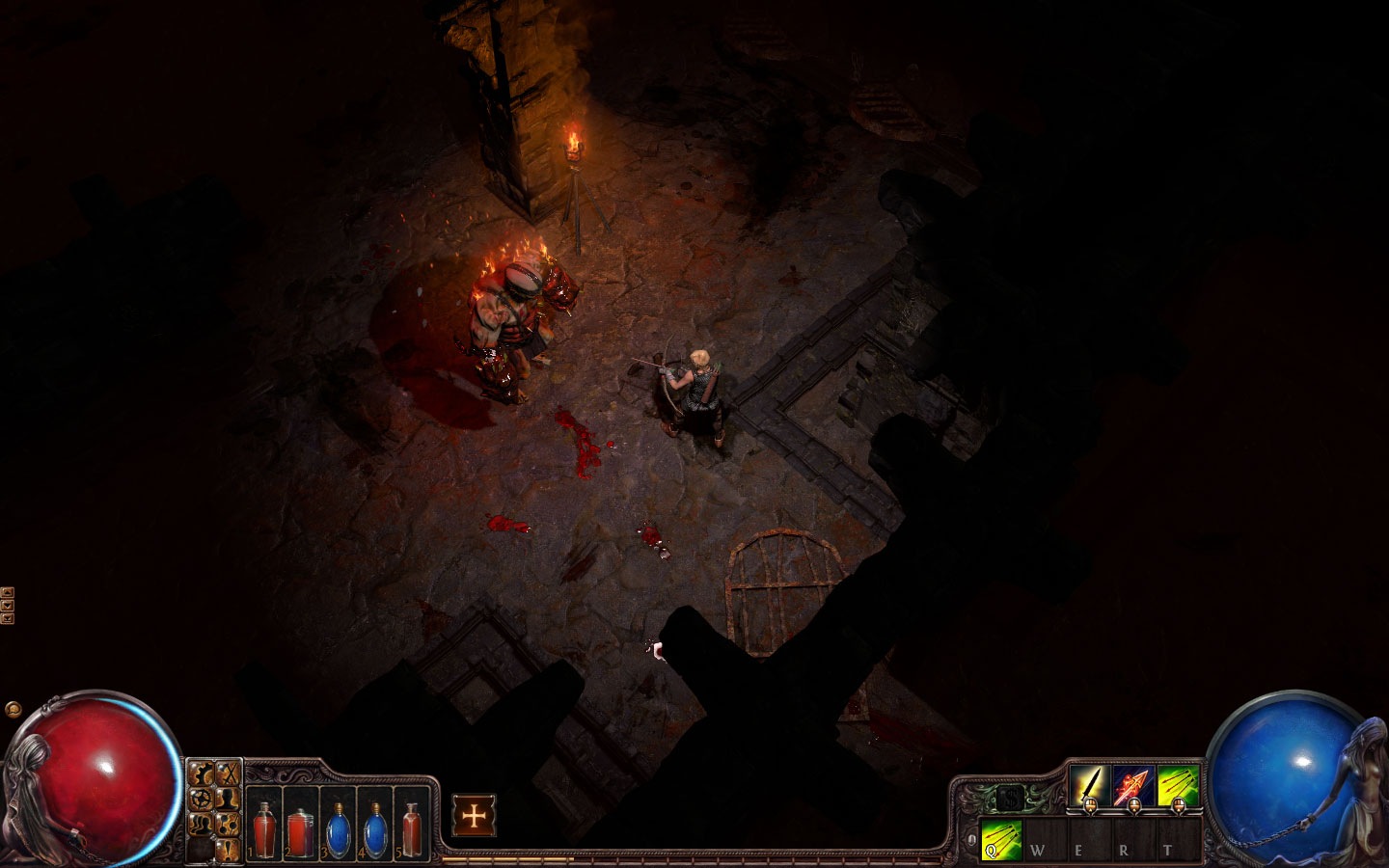
Task: Click the chat scroll-to-bottom arrow button
Action: [x=8, y=617]
